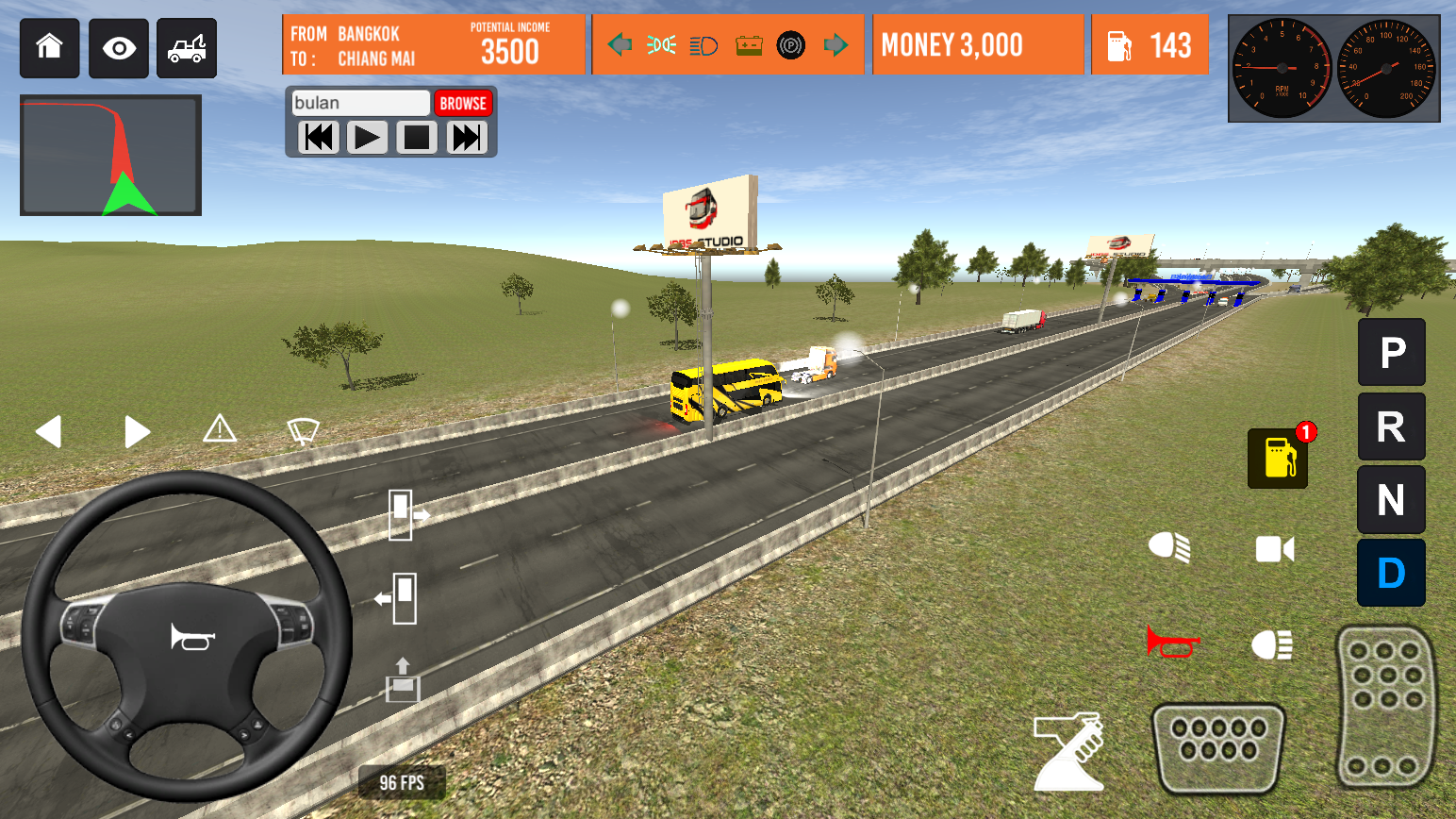The width and height of the screenshot is (1456, 819).
Task: Toggle the windshield wipers
Action: tap(303, 431)
